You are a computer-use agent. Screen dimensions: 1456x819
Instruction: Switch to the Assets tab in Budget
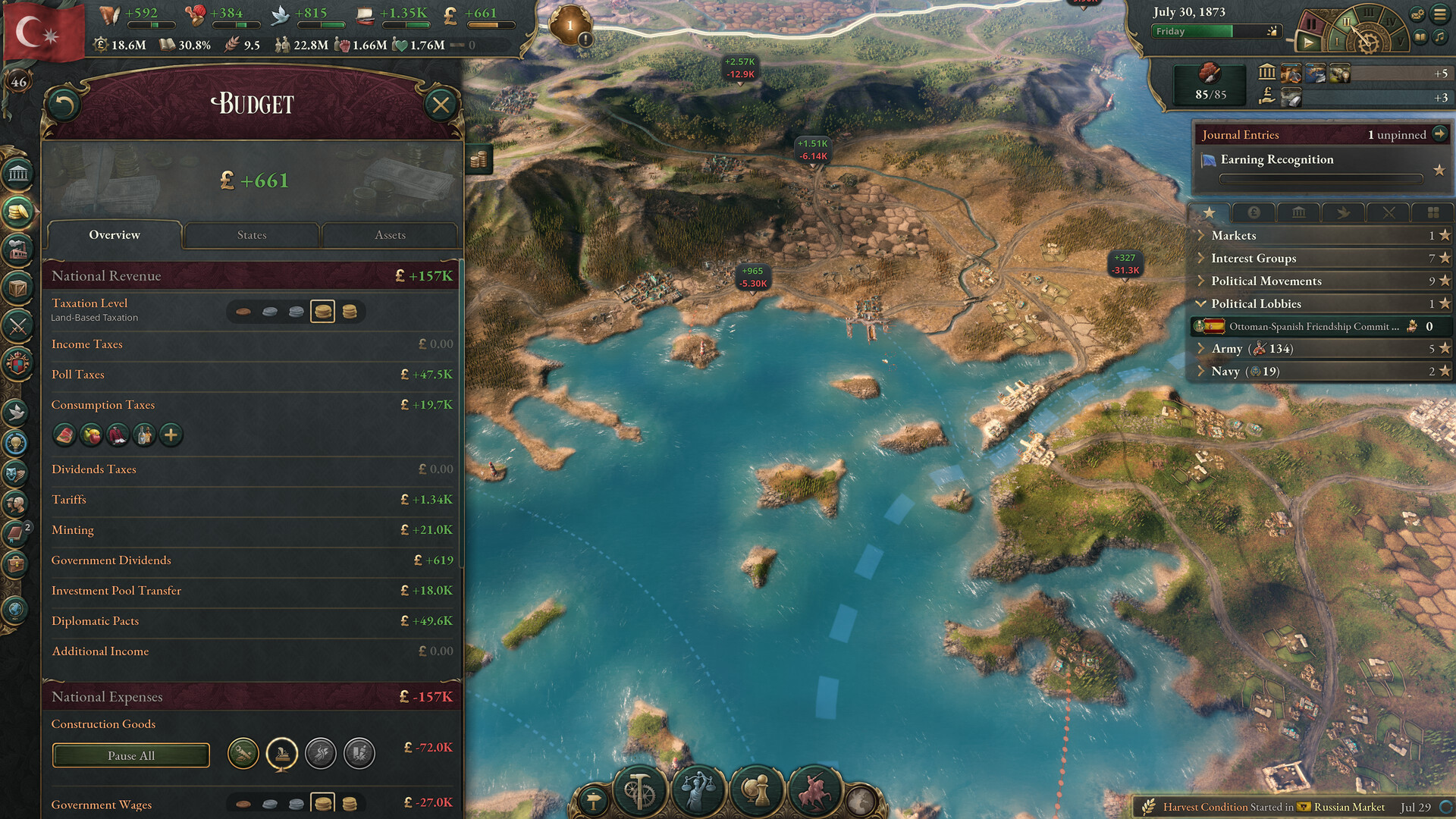[x=390, y=235]
